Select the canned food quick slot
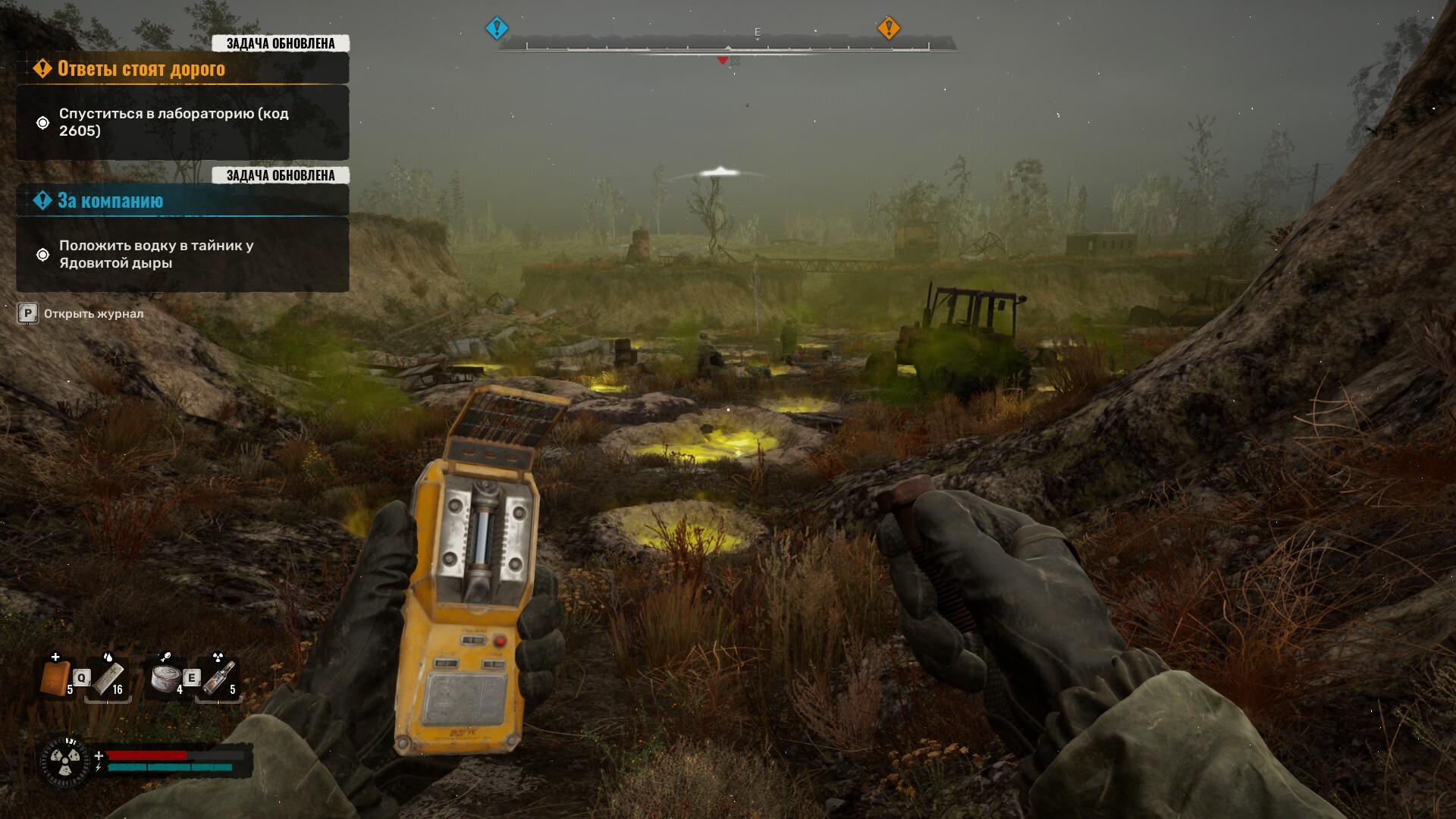This screenshot has height=819, width=1456. (165, 677)
